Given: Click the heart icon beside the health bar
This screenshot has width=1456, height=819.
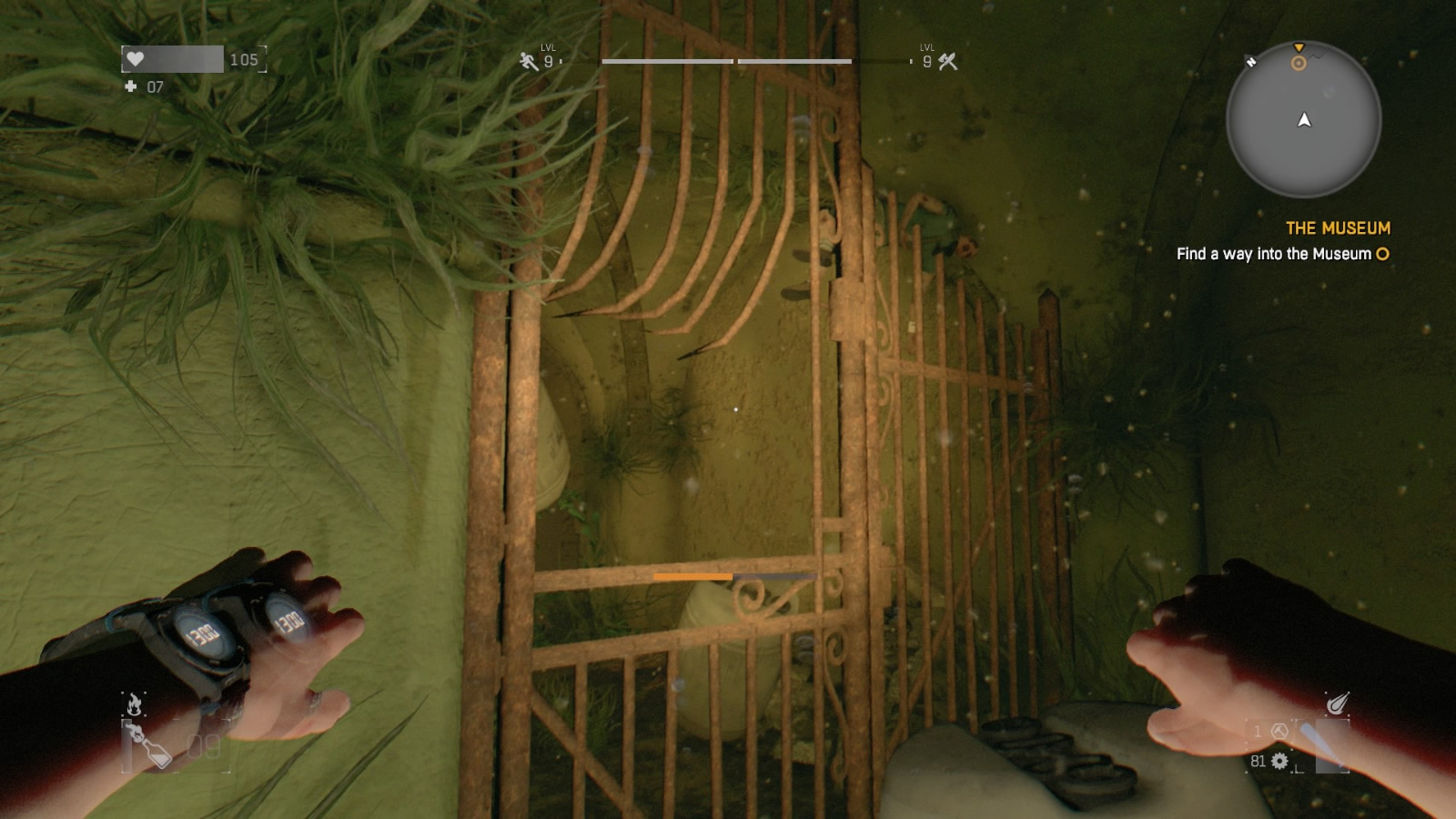Looking at the screenshot, I should pyautogui.click(x=136, y=60).
